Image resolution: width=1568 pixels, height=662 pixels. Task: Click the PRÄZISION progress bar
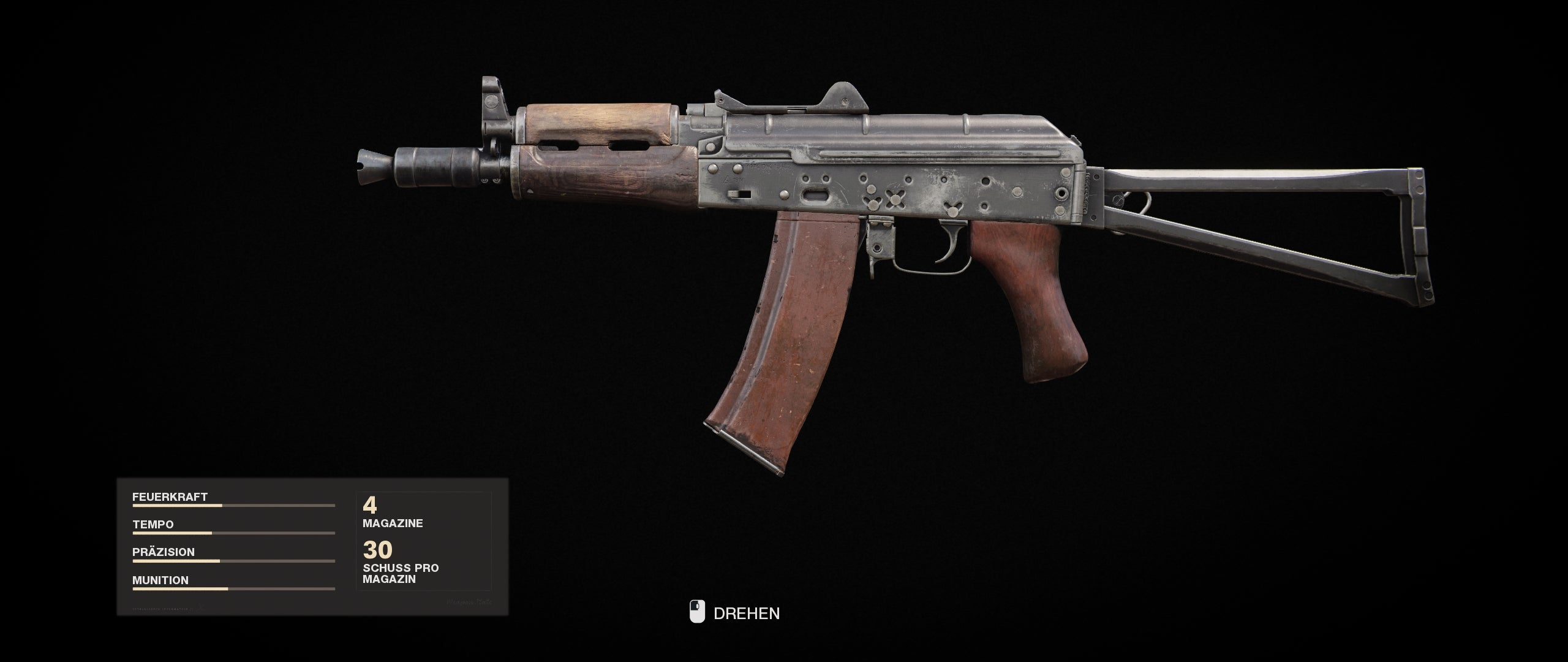click(233, 561)
